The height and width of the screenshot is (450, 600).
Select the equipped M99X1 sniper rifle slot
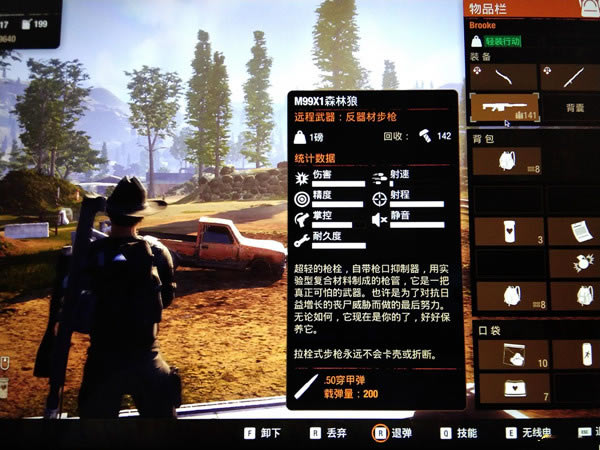(505, 107)
